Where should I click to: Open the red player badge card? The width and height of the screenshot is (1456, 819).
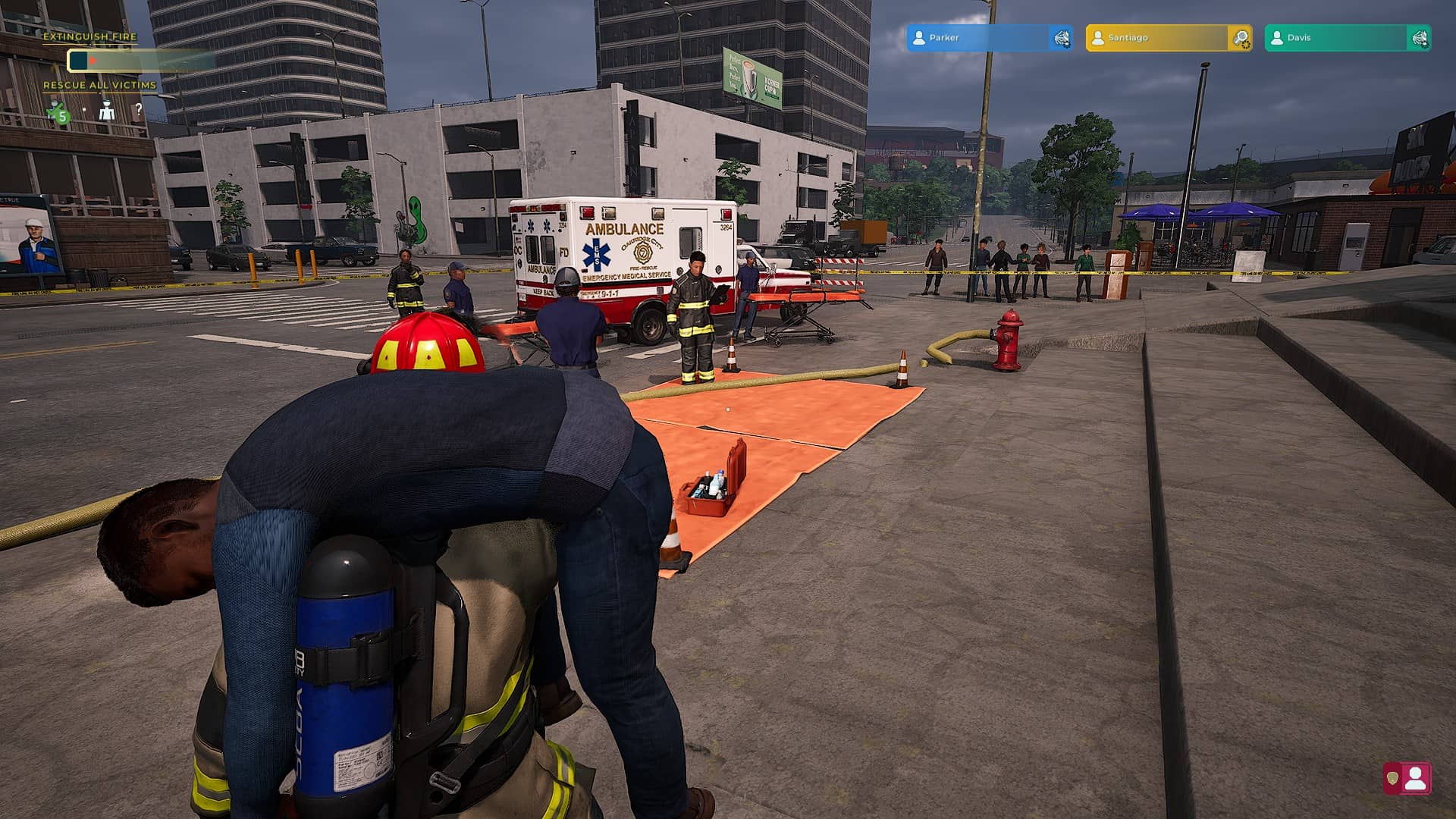[x=1407, y=779]
